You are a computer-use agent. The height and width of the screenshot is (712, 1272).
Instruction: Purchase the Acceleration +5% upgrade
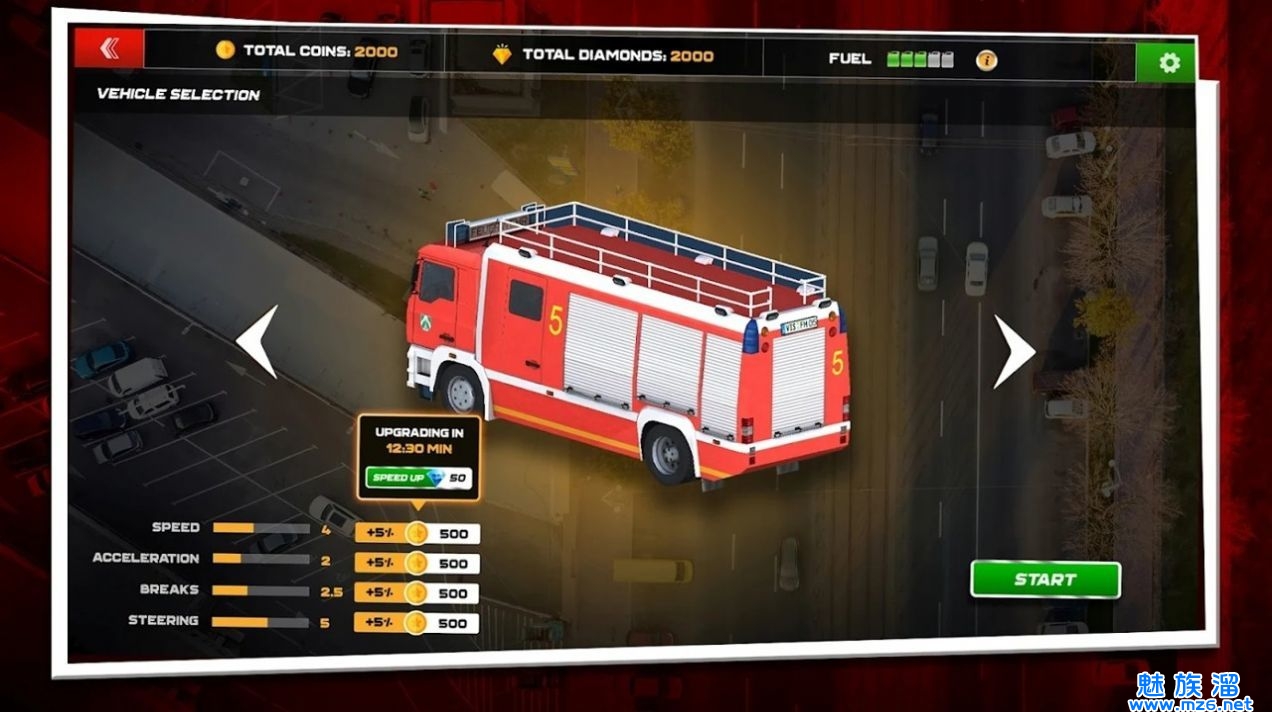417,563
